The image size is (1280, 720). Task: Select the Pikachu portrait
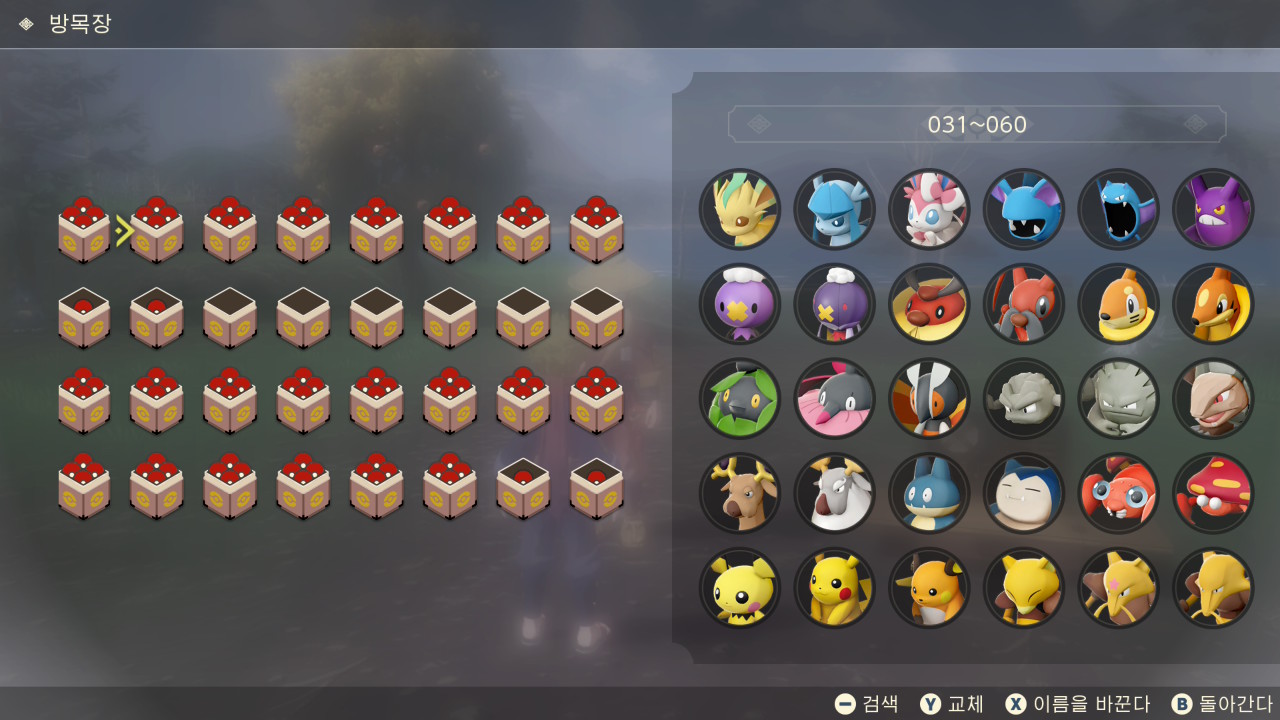click(x=834, y=588)
